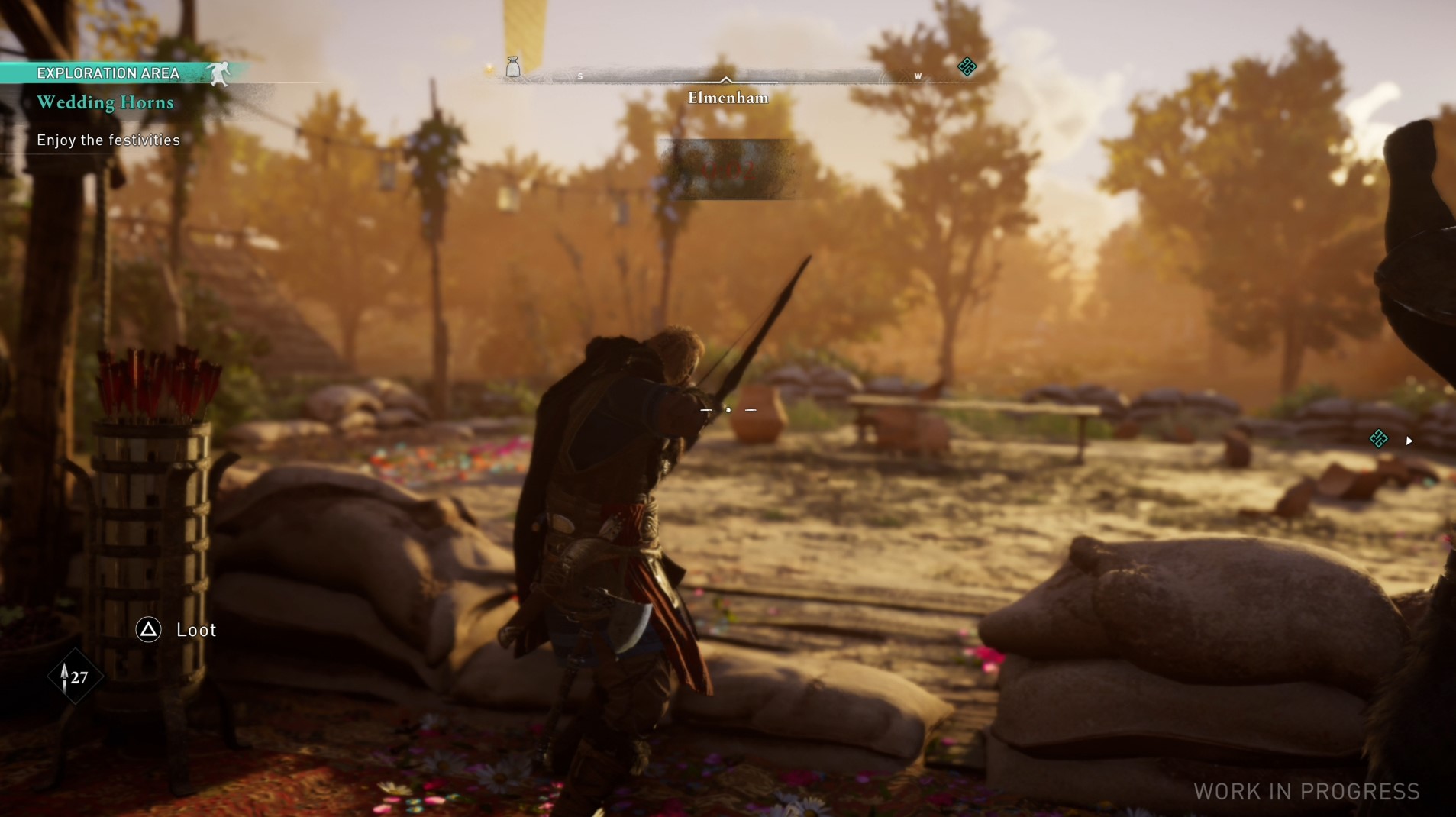Select the teal knot marker beside the white arrow
Image resolution: width=1456 pixels, height=817 pixels.
click(x=1378, y=439)
